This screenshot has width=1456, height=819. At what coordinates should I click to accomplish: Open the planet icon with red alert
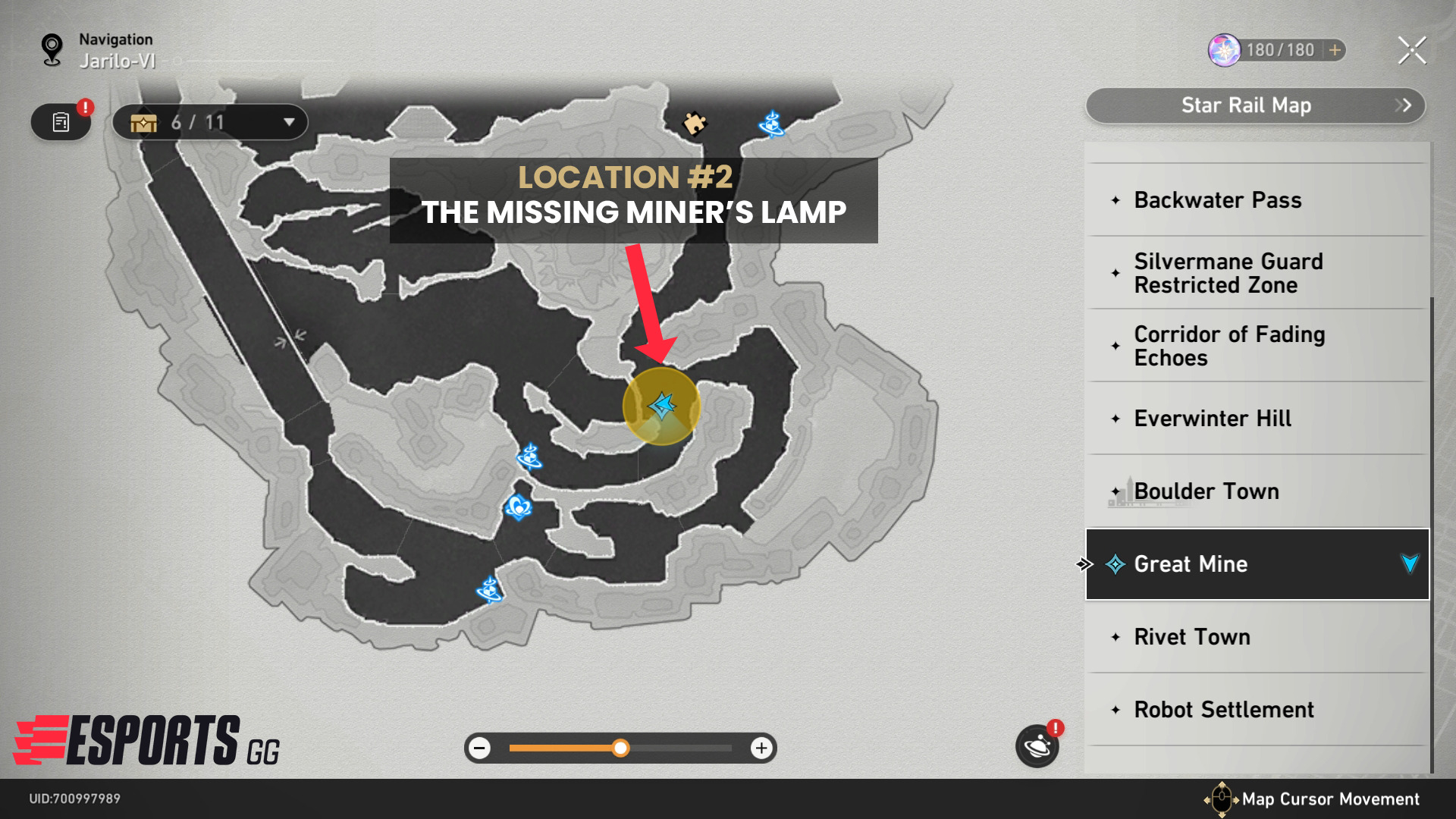tap(1037, 747)
